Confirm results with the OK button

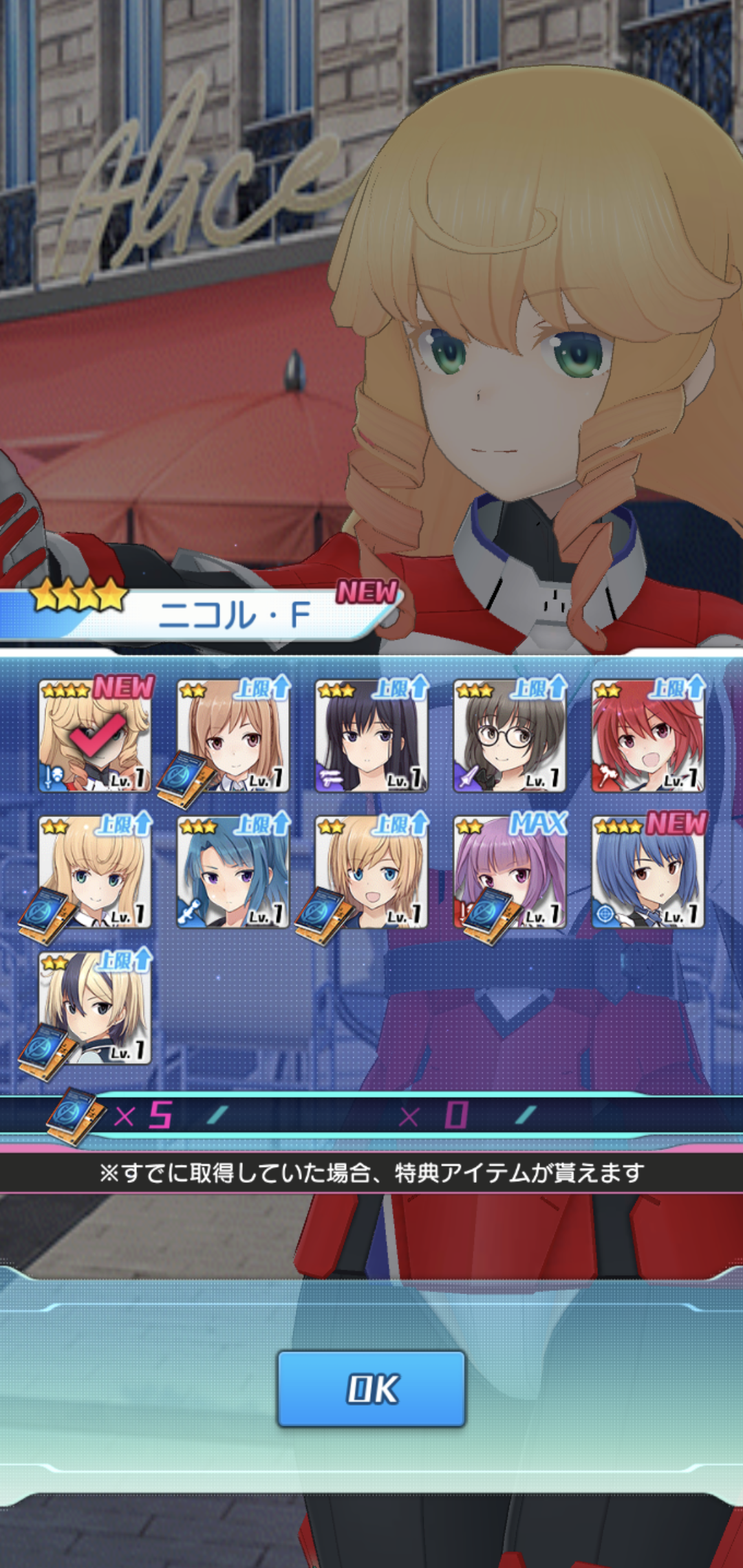click(x=371, y=1388)
